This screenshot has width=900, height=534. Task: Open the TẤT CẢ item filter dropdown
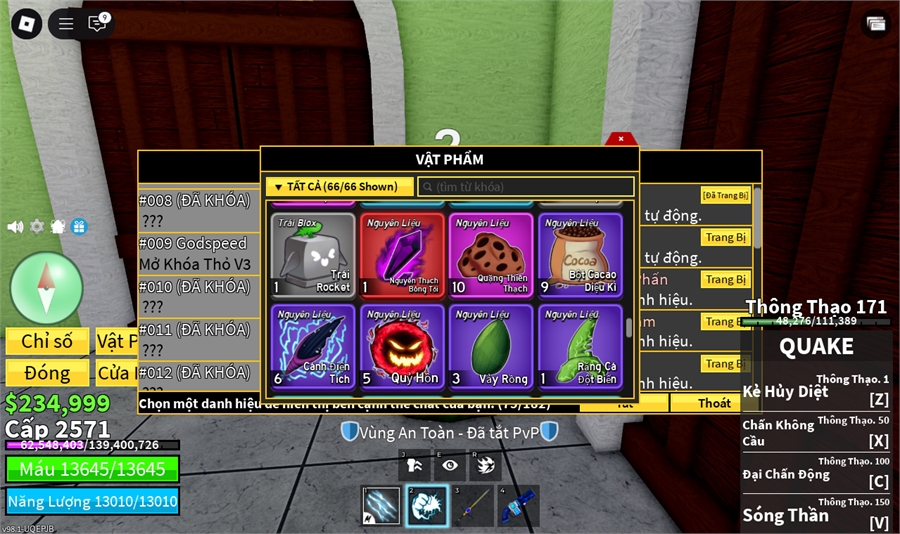coord(339,187)
